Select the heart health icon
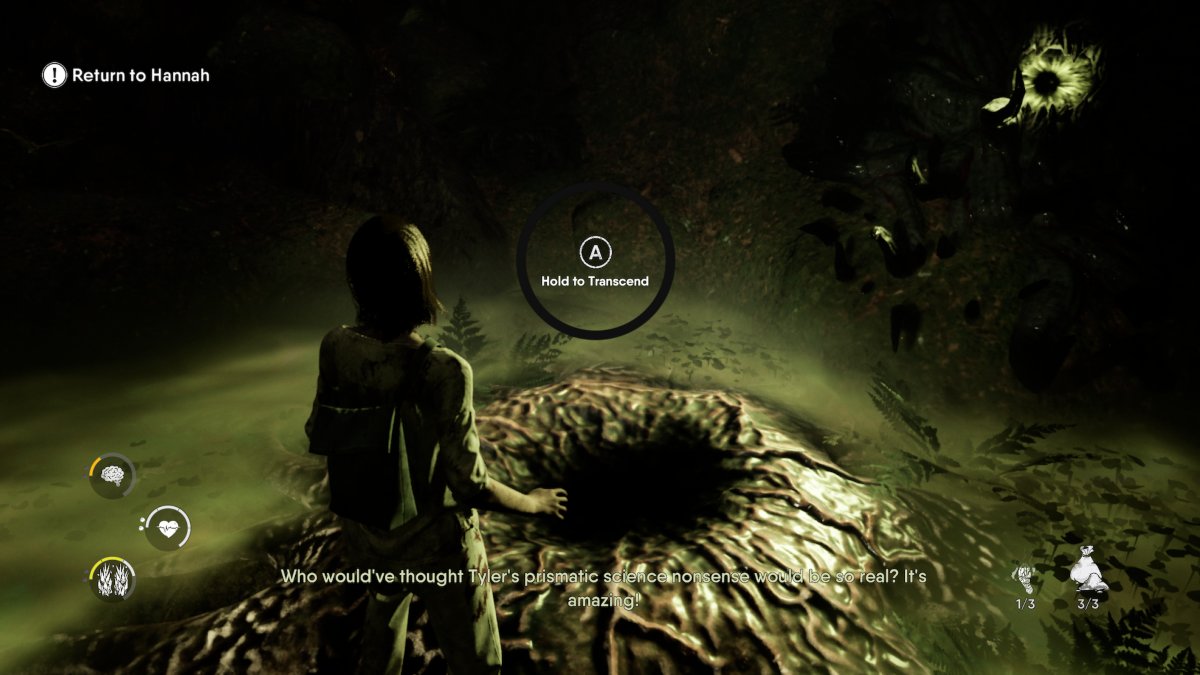The image size is (1200, 675). tap(167, 528)
